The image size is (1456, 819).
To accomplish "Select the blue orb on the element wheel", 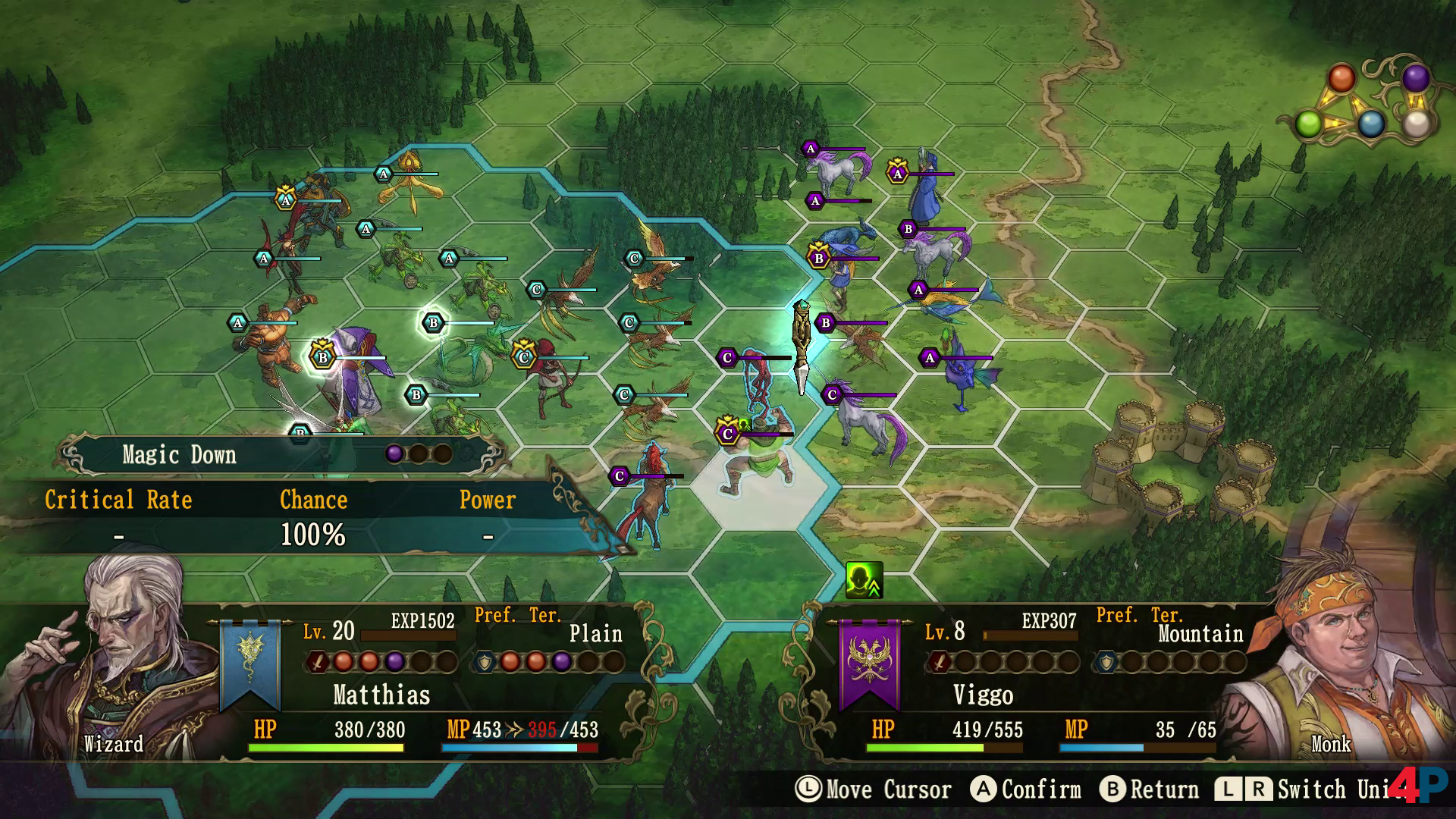I will [x=1370, y=124].
